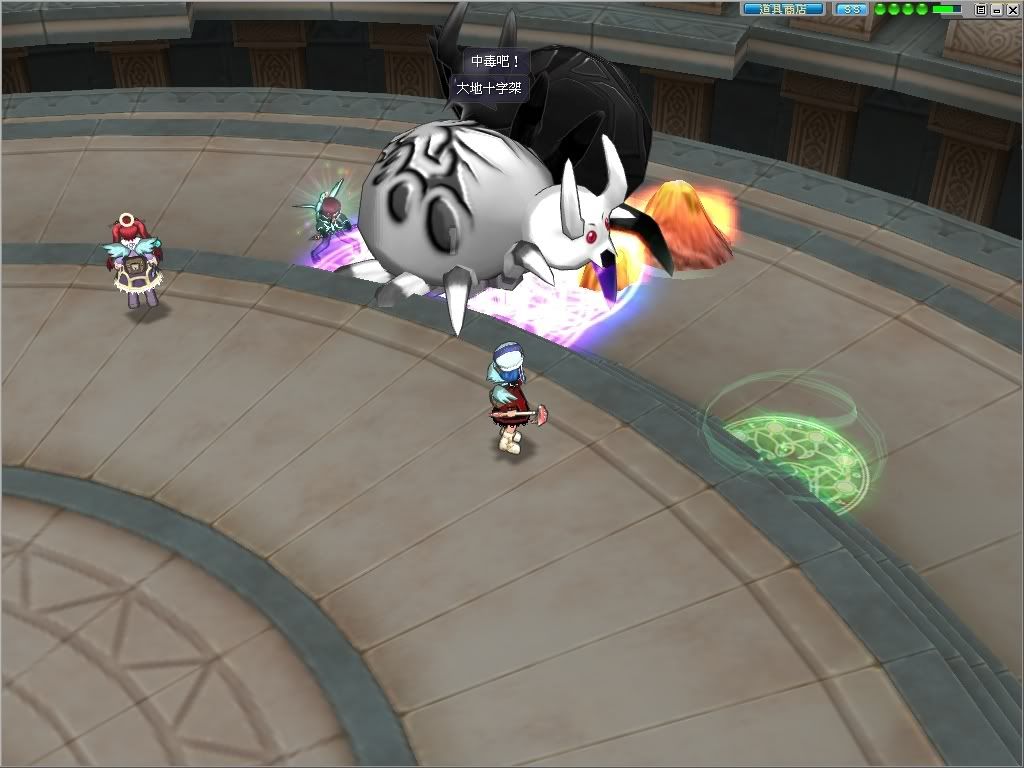Open the 道具商店 item shop
1024x768 pixels.
click(782, 9)
